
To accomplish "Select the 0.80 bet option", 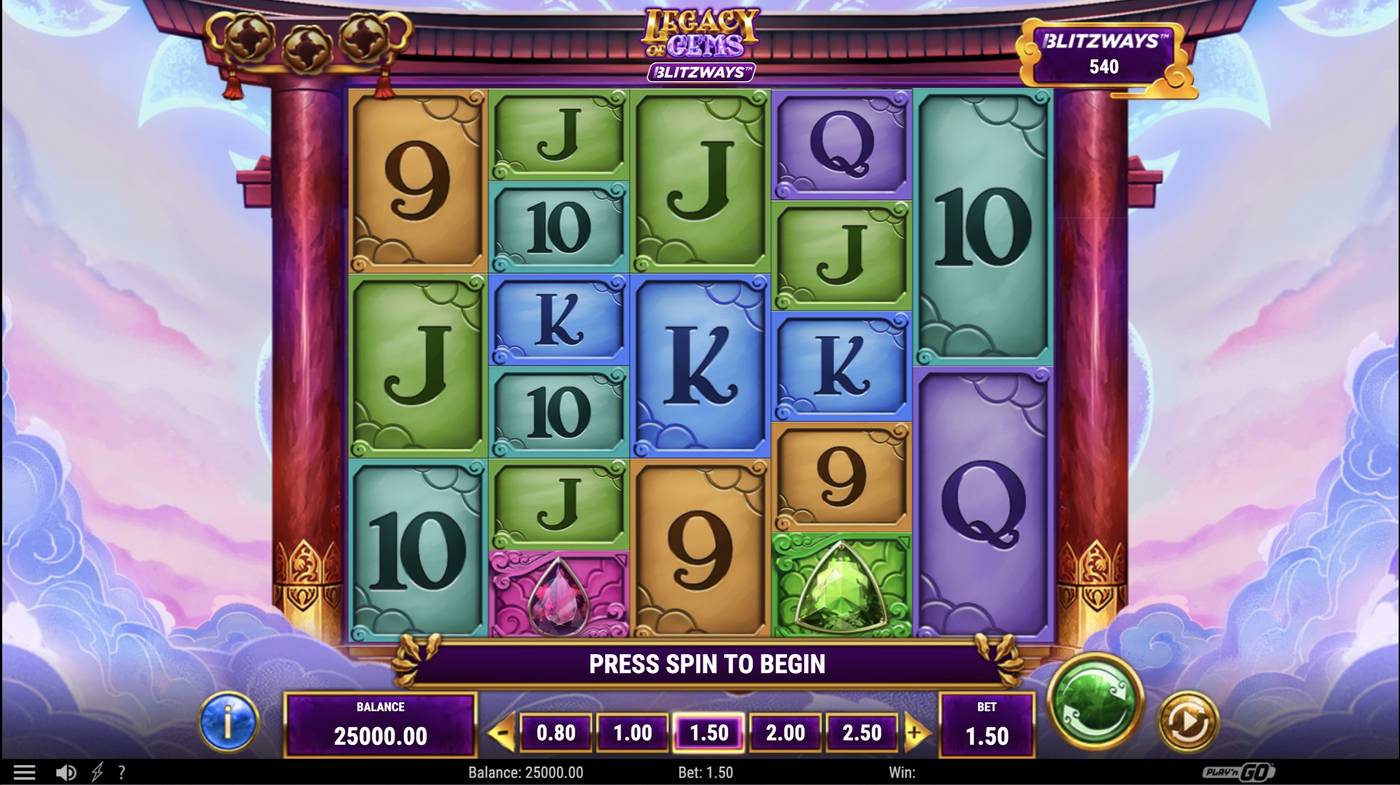I will coord(556,732).
